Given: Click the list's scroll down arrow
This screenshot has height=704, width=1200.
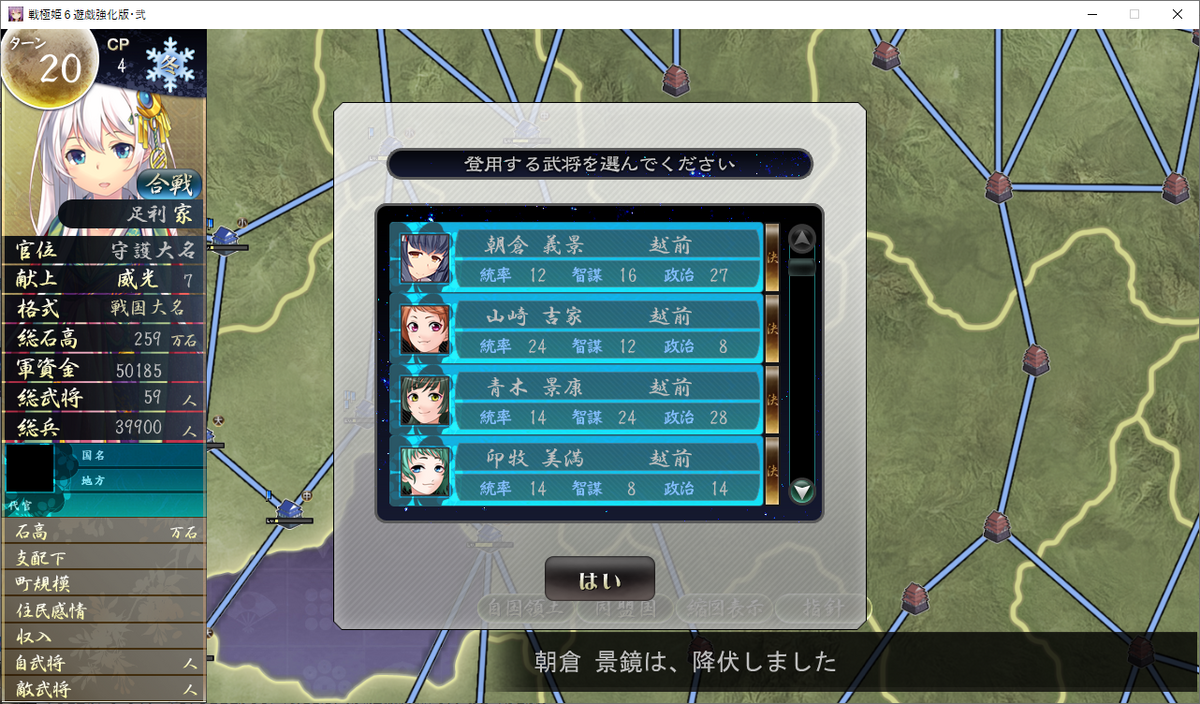Looking at the screenshot, I should tap(802, 491).
